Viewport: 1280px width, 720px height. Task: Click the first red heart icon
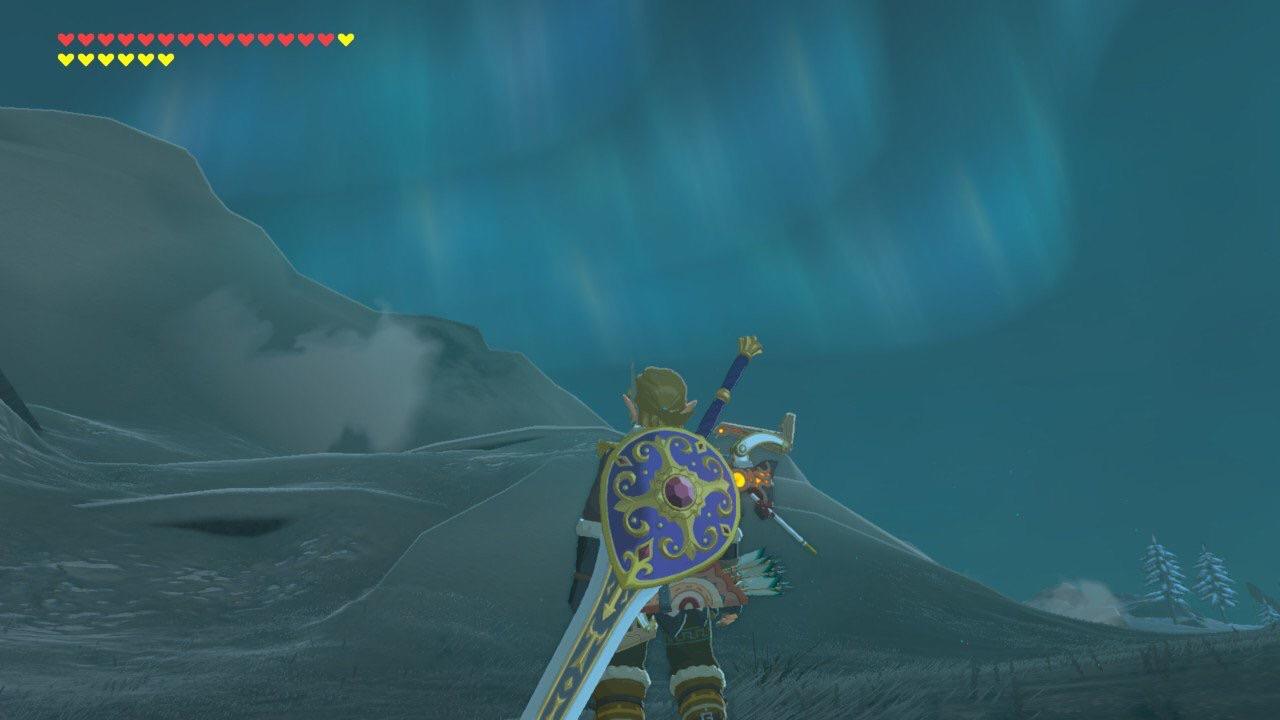point(65,41)
